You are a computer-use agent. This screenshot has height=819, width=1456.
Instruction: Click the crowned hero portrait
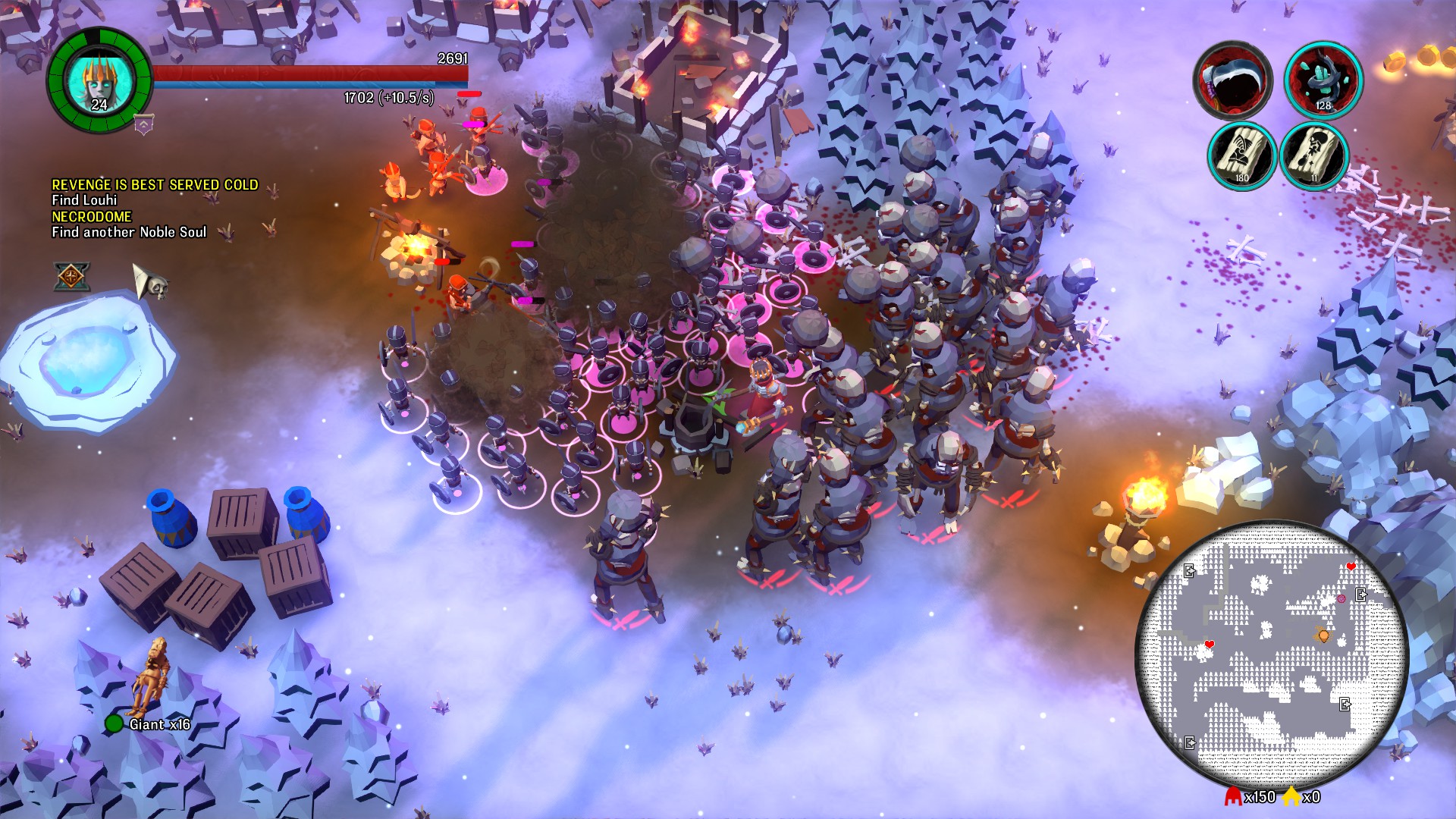pyautogui.click(x=99, y=80)
